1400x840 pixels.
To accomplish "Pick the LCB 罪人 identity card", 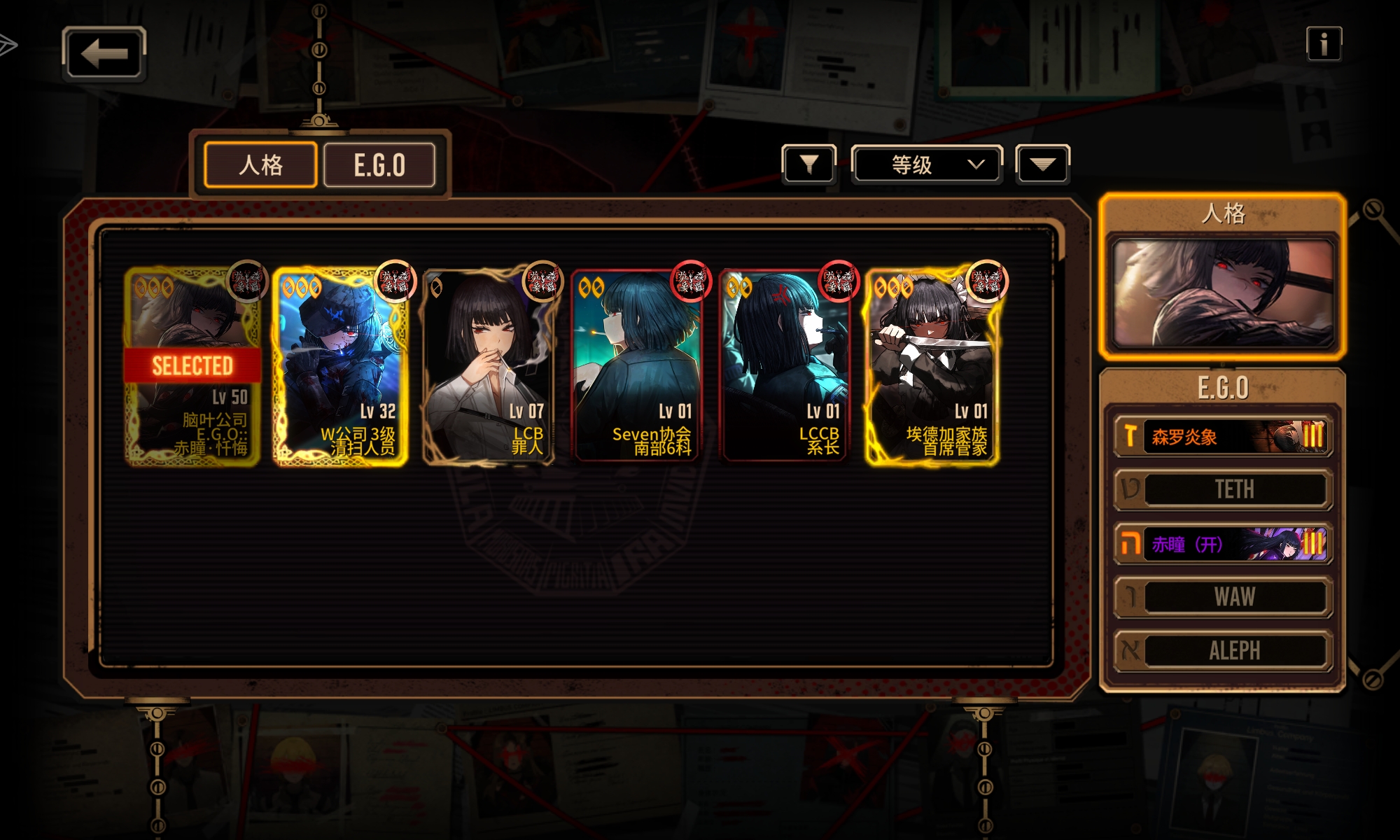I will tap(489, 366).
